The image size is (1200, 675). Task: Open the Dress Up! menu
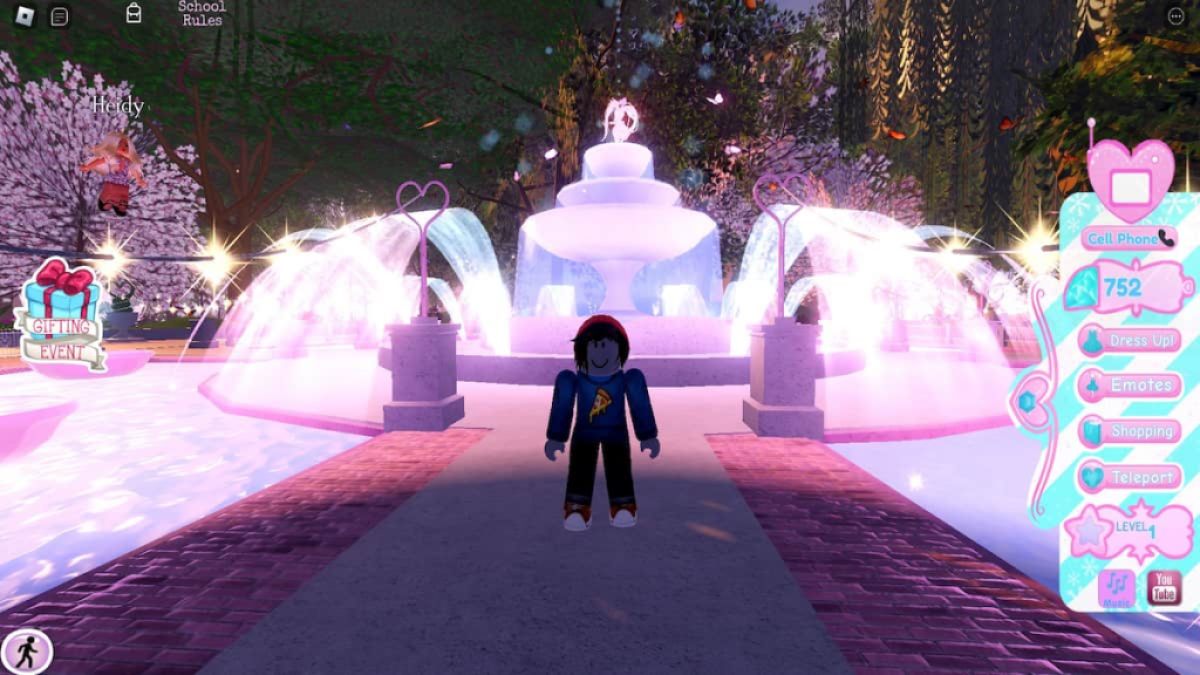(x=1130, y=340)
